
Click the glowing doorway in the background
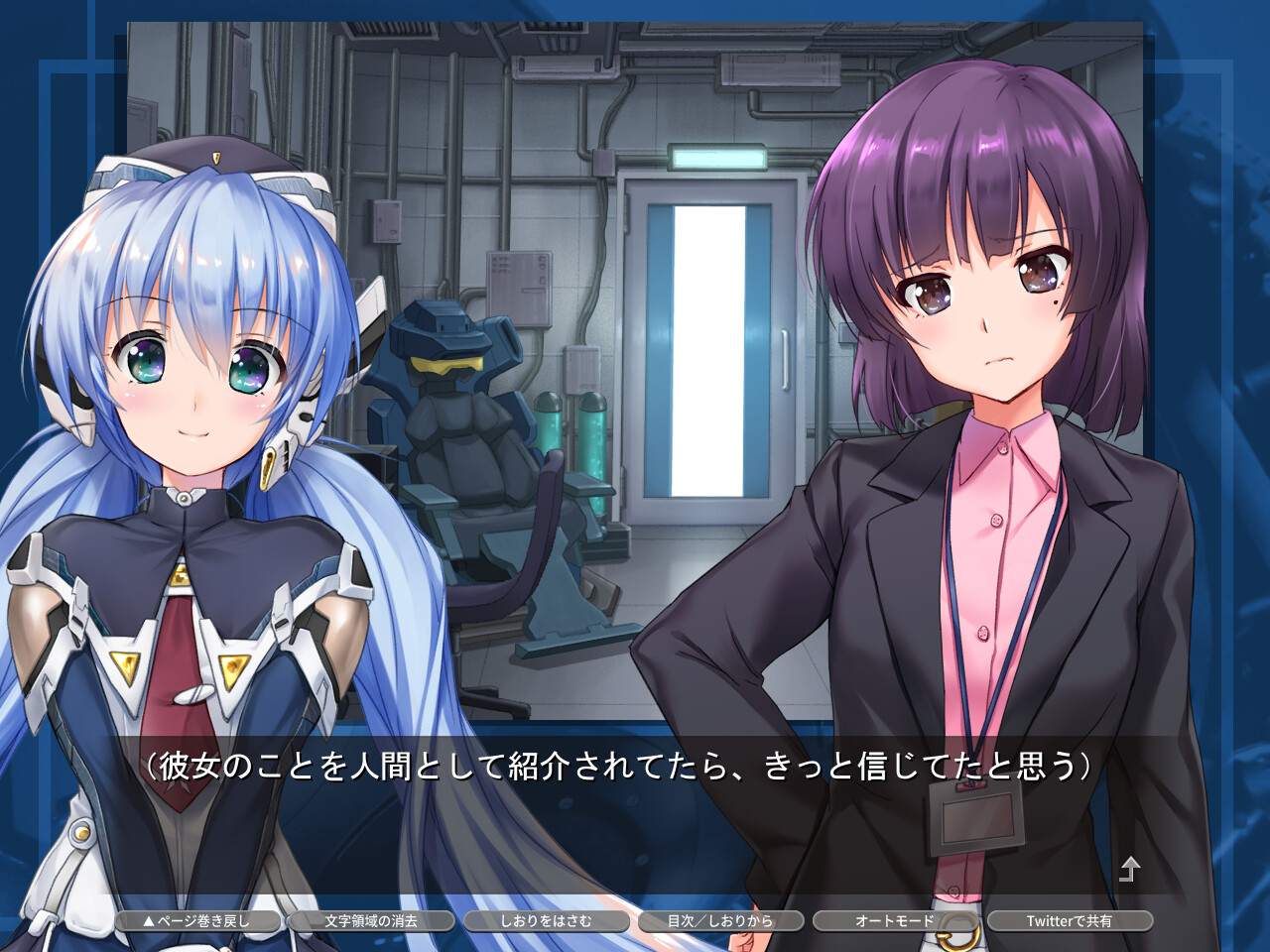(709, 347)
